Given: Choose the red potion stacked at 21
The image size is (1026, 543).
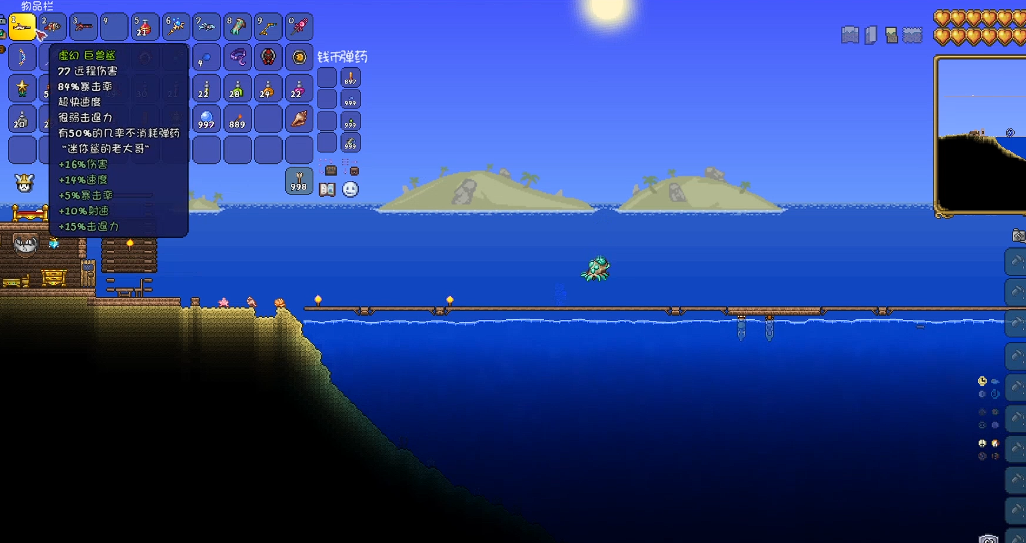Looking at the screenshot, I should click(145, 27).
